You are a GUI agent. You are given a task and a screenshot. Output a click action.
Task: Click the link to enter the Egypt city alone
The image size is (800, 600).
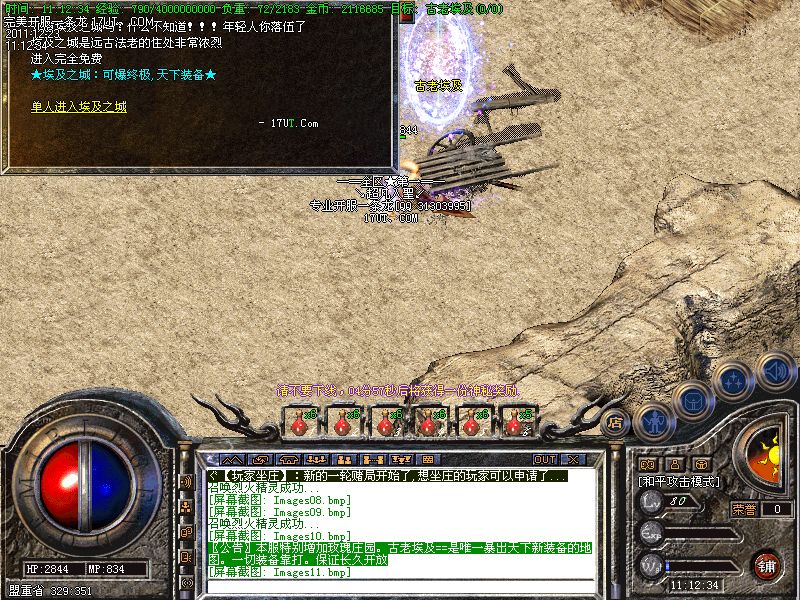click(x=79, y=106)
